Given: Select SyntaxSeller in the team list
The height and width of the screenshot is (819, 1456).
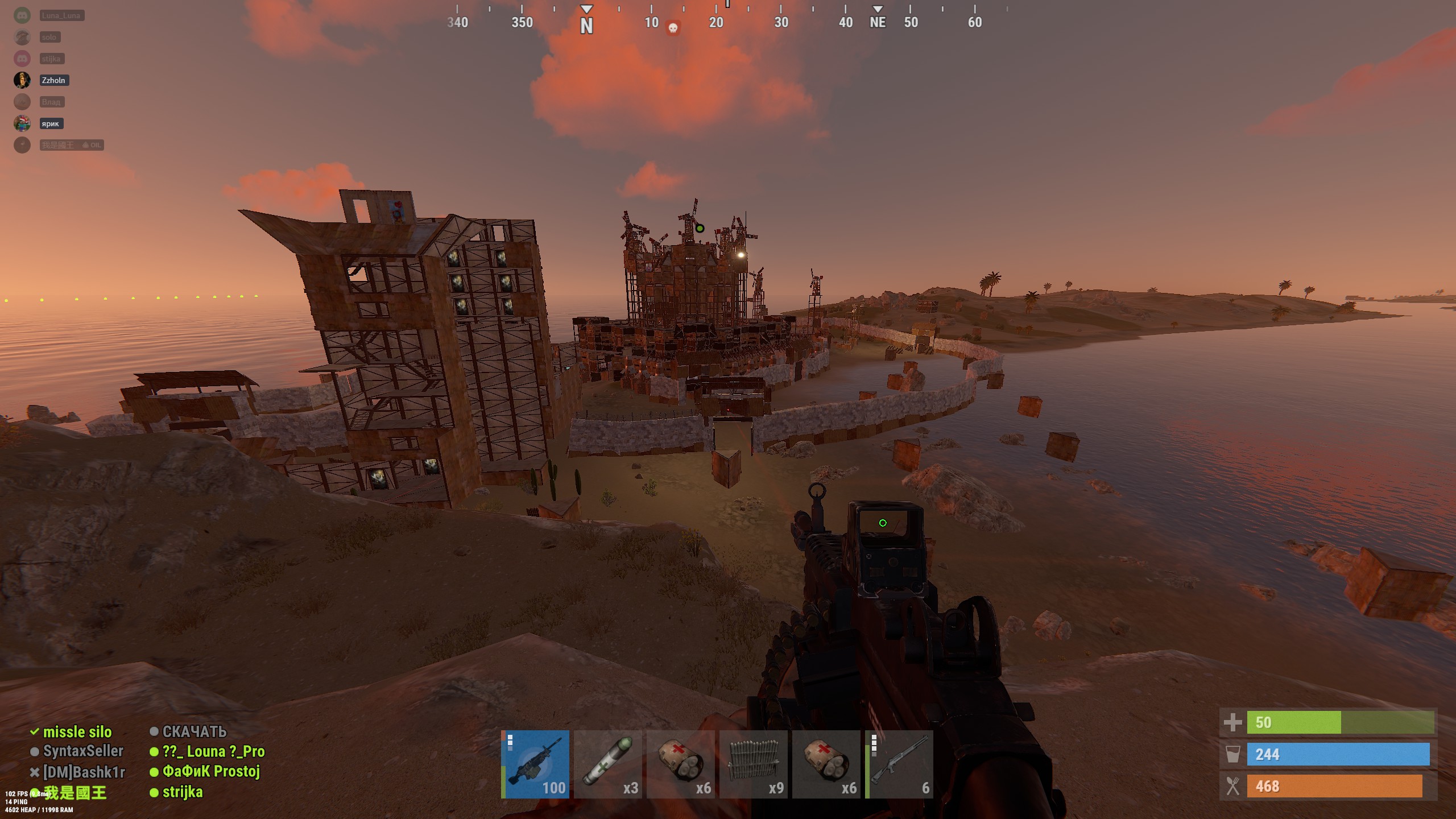Looking at the screenshot, I should coord(83,751).
